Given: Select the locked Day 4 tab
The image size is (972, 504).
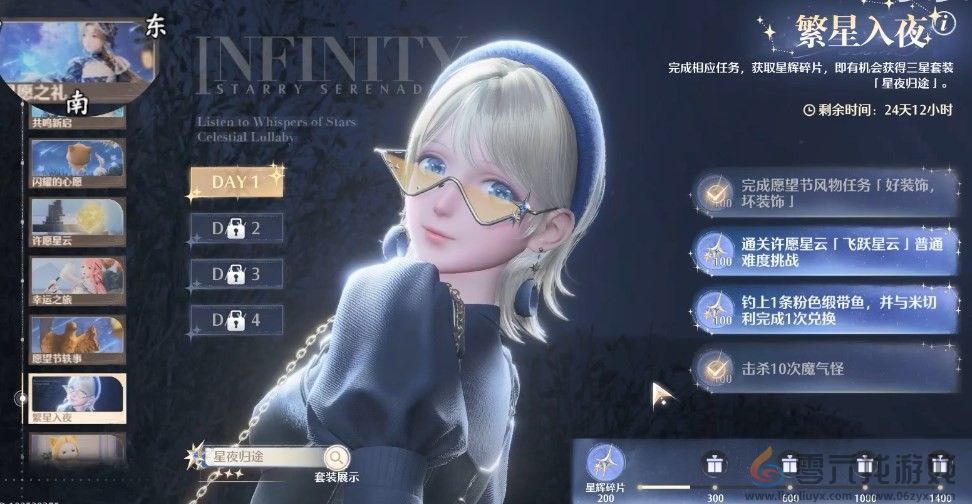Looking at the screenshot, I should [x=236, y=319].
